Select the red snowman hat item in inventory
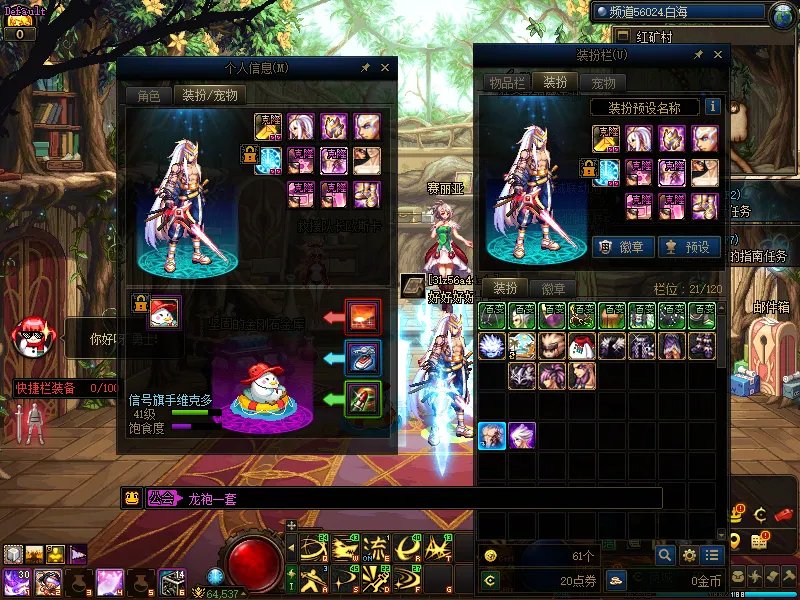800x600 pixels. (582, 346)
